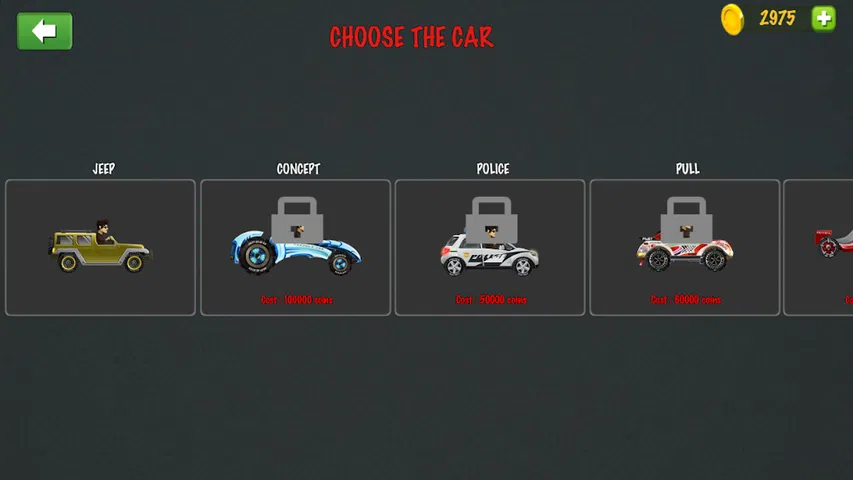Viewport: 853px width, 480px height.
Task: Pick the locked Police car tile
Action: (x=490, y=248)
